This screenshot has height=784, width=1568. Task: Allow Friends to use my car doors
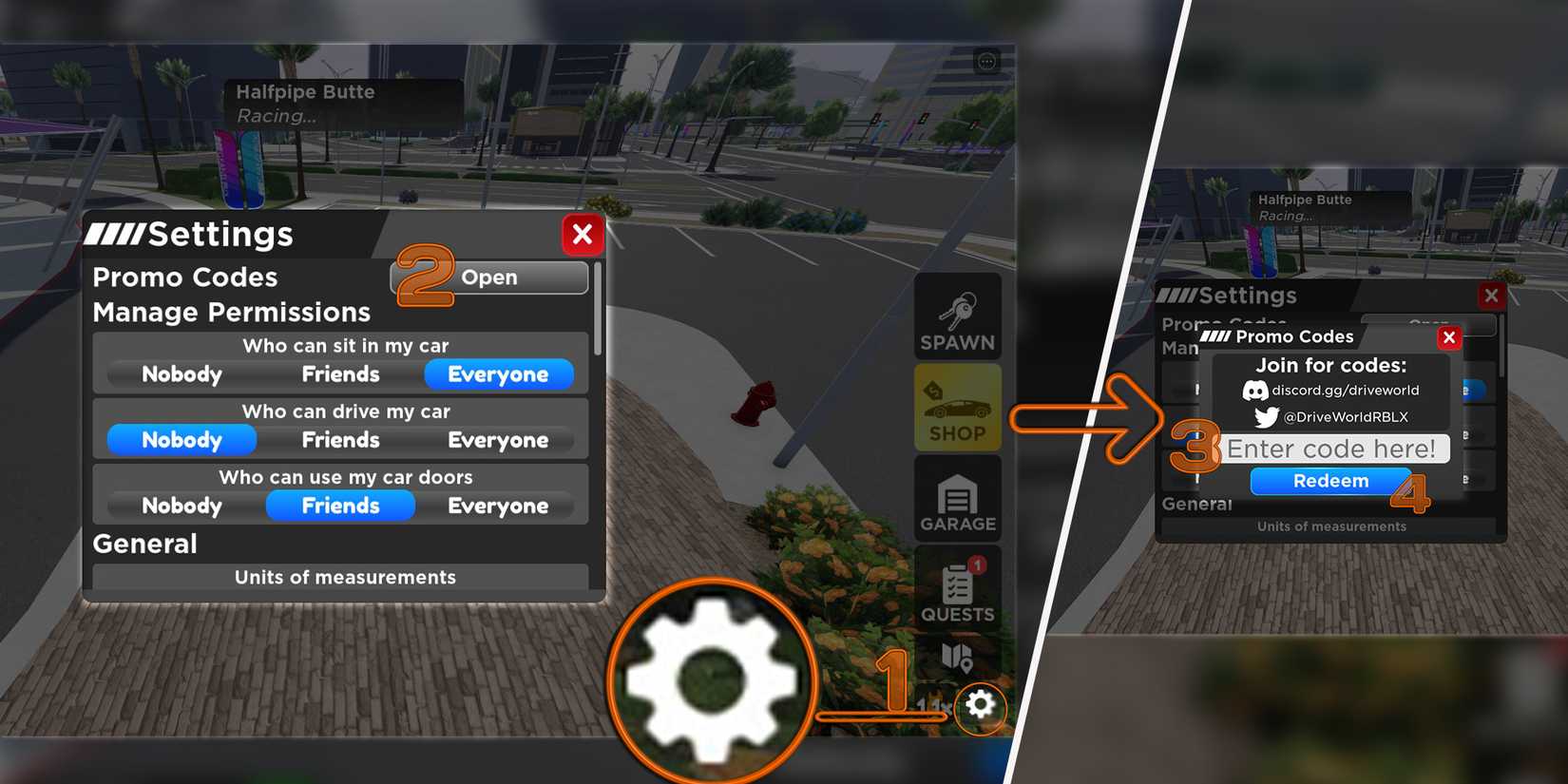point(339,506)
